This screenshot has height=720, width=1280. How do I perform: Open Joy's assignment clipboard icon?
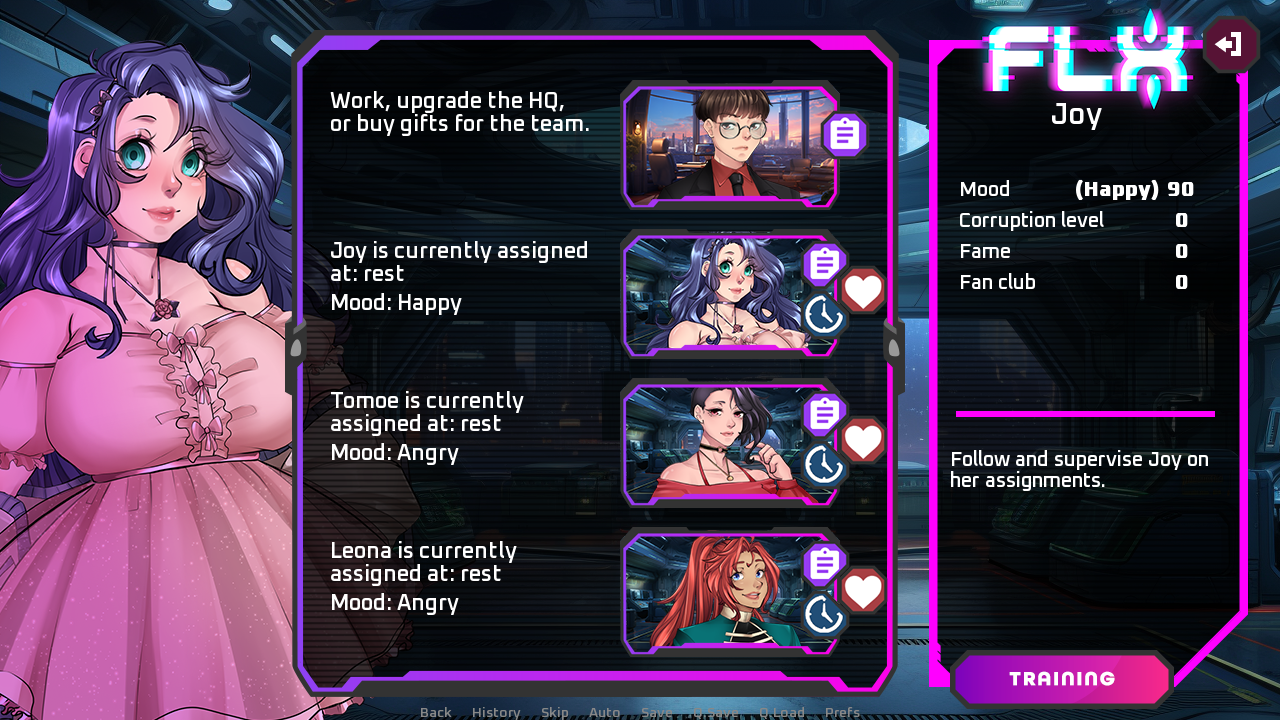click(823, 263)
